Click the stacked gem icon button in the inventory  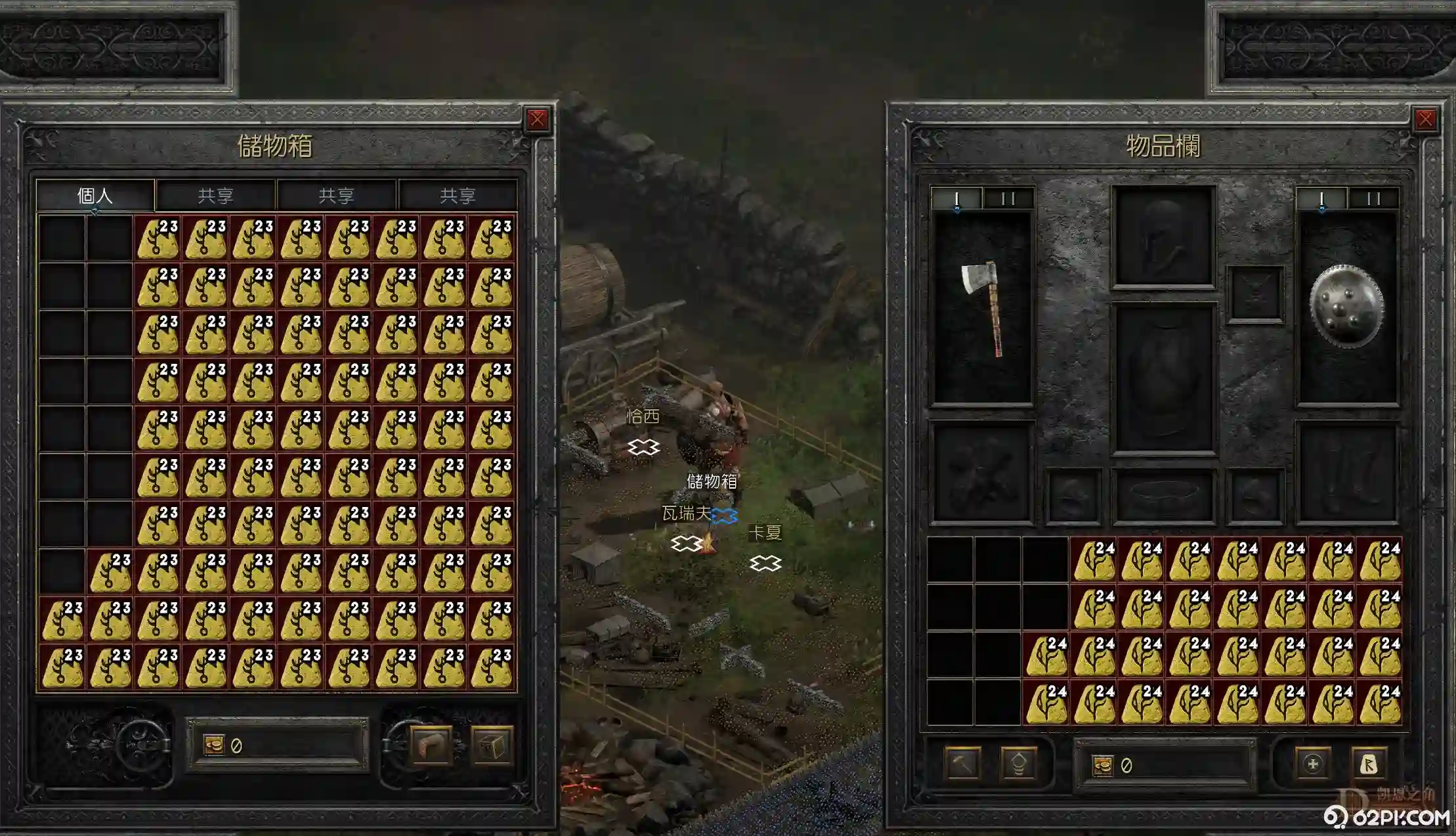coord(1019,764)
